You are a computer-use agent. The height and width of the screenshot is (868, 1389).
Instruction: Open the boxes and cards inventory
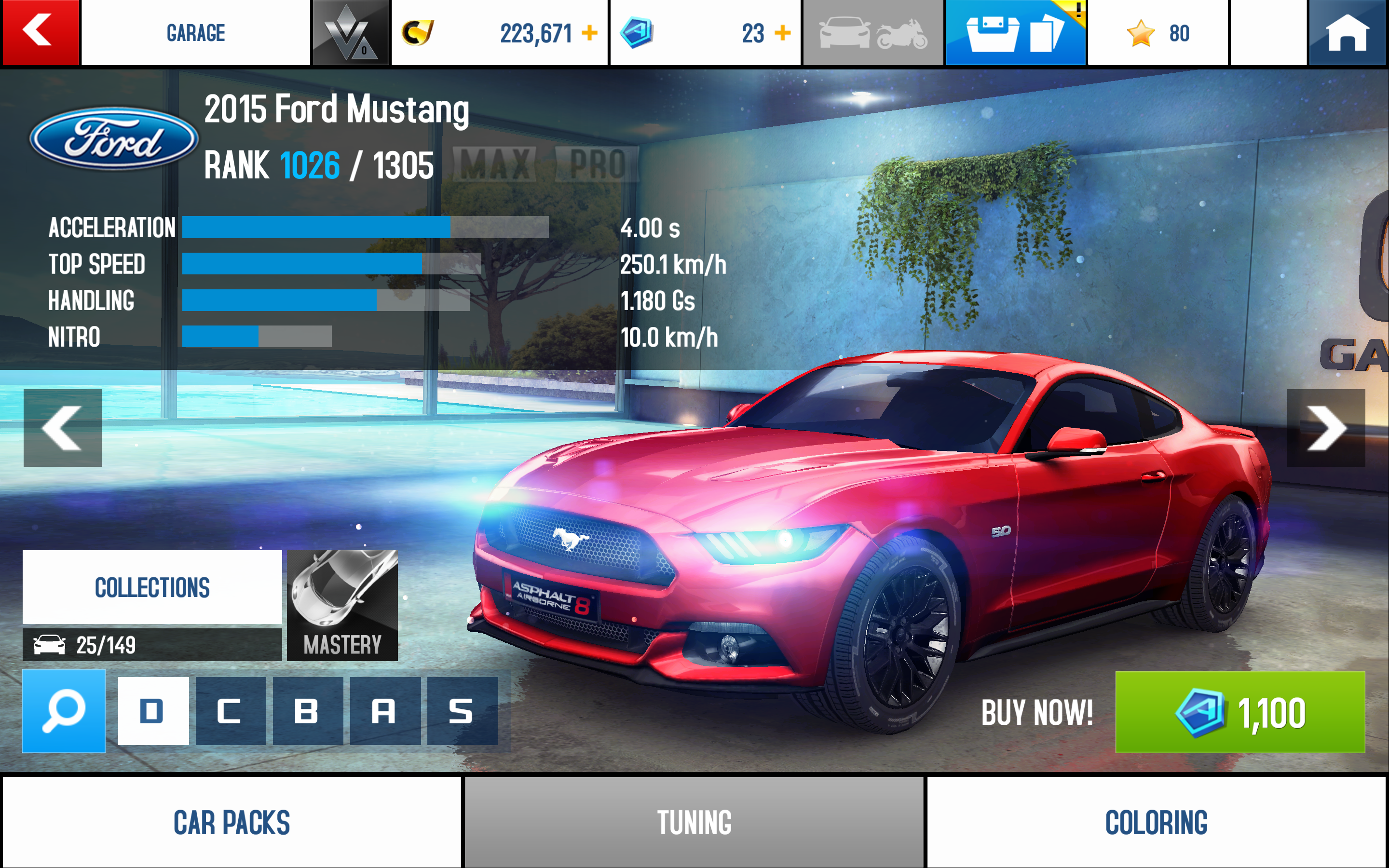coord(1015,33)
